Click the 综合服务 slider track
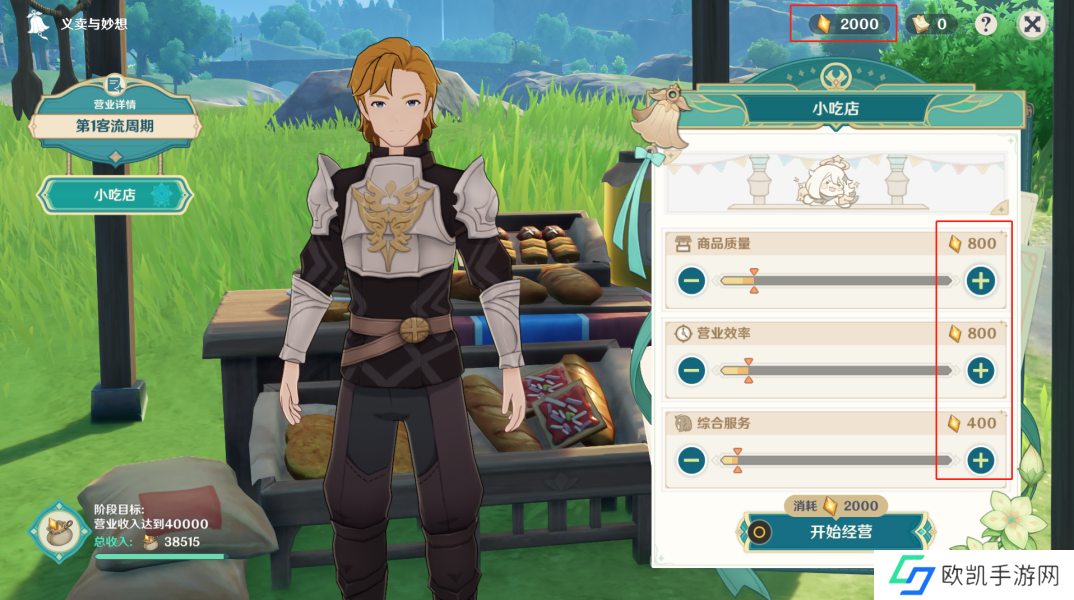Image resolution: width=1074 pixels, height=600 pixels. (x=836, y=460)
